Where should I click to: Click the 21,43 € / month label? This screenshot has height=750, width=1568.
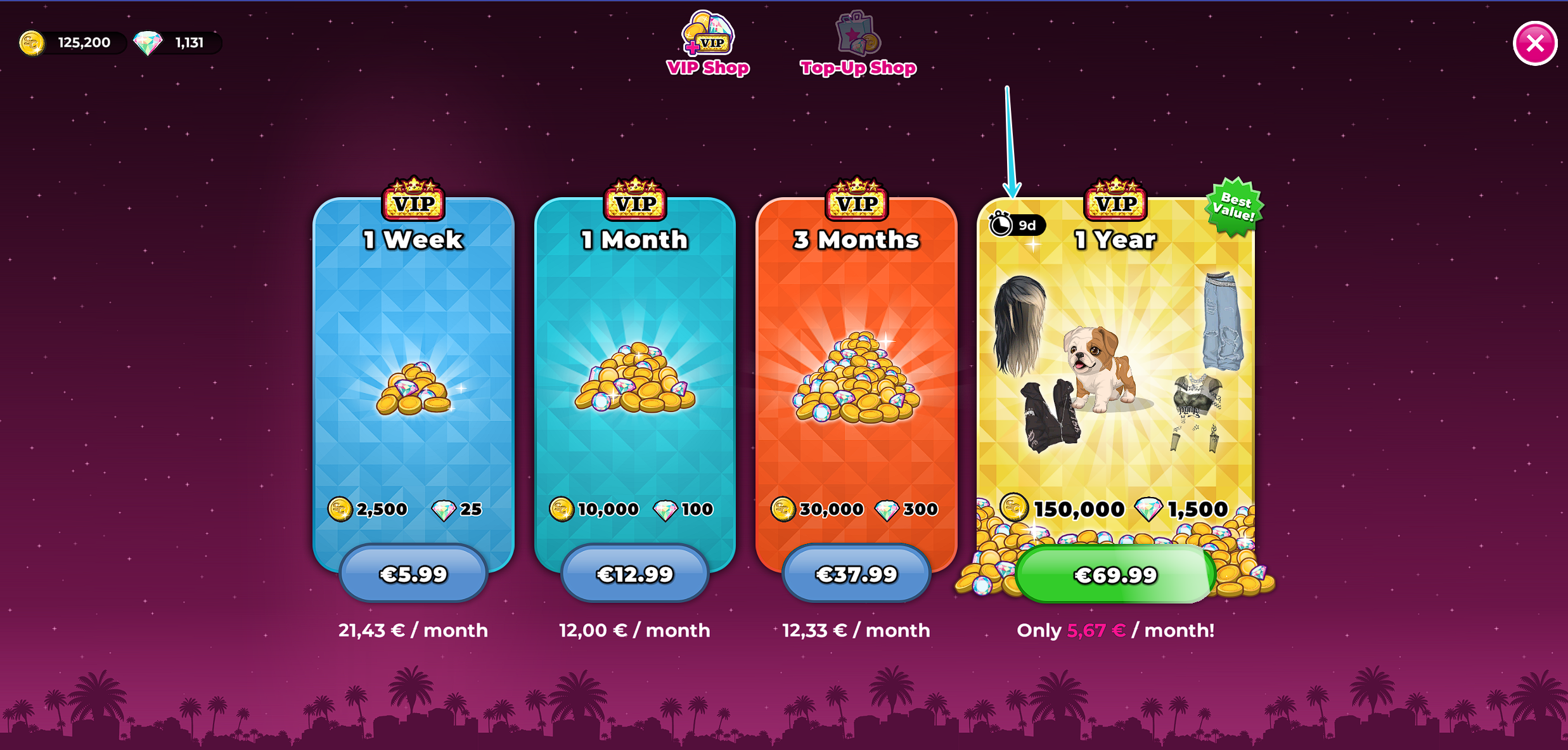(x=413, y=630)
